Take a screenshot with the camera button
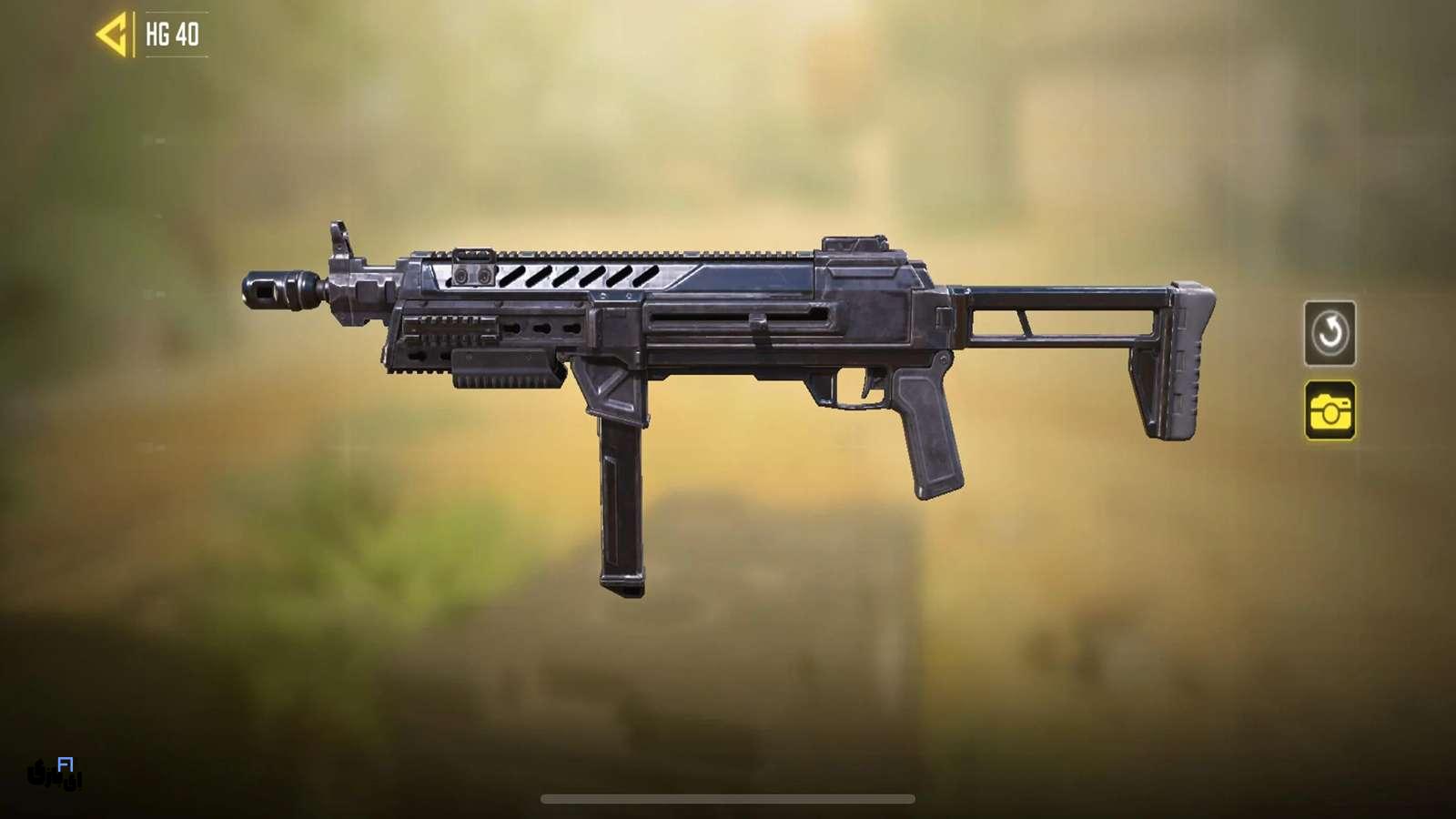 point(1330,411)
